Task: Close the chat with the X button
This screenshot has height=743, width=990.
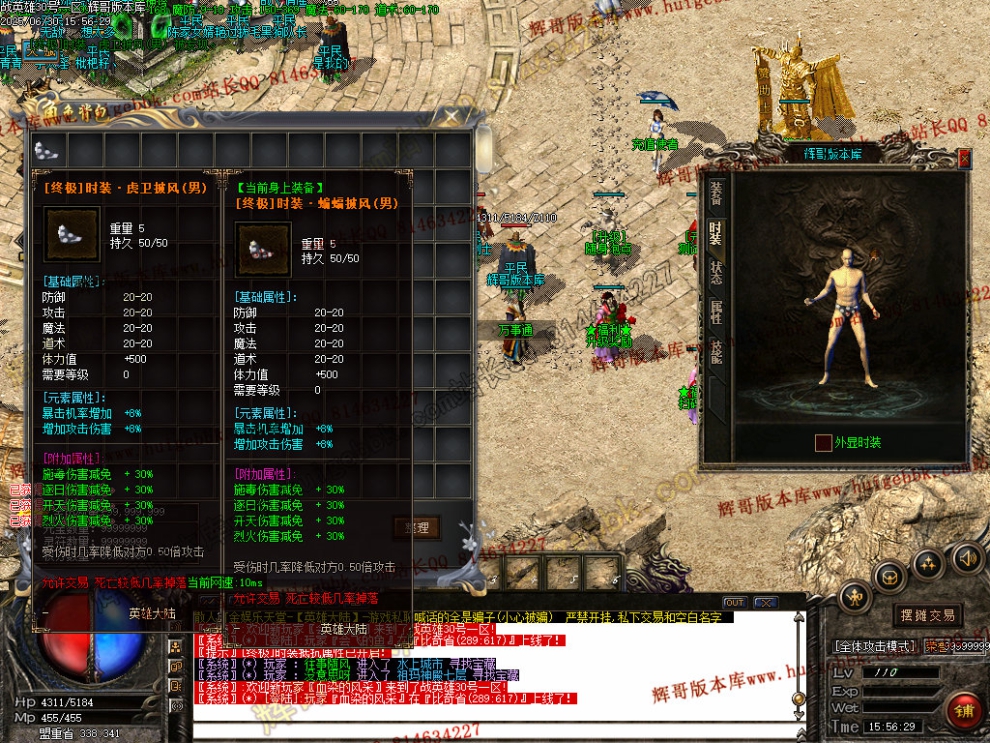Action: point(765,602)
